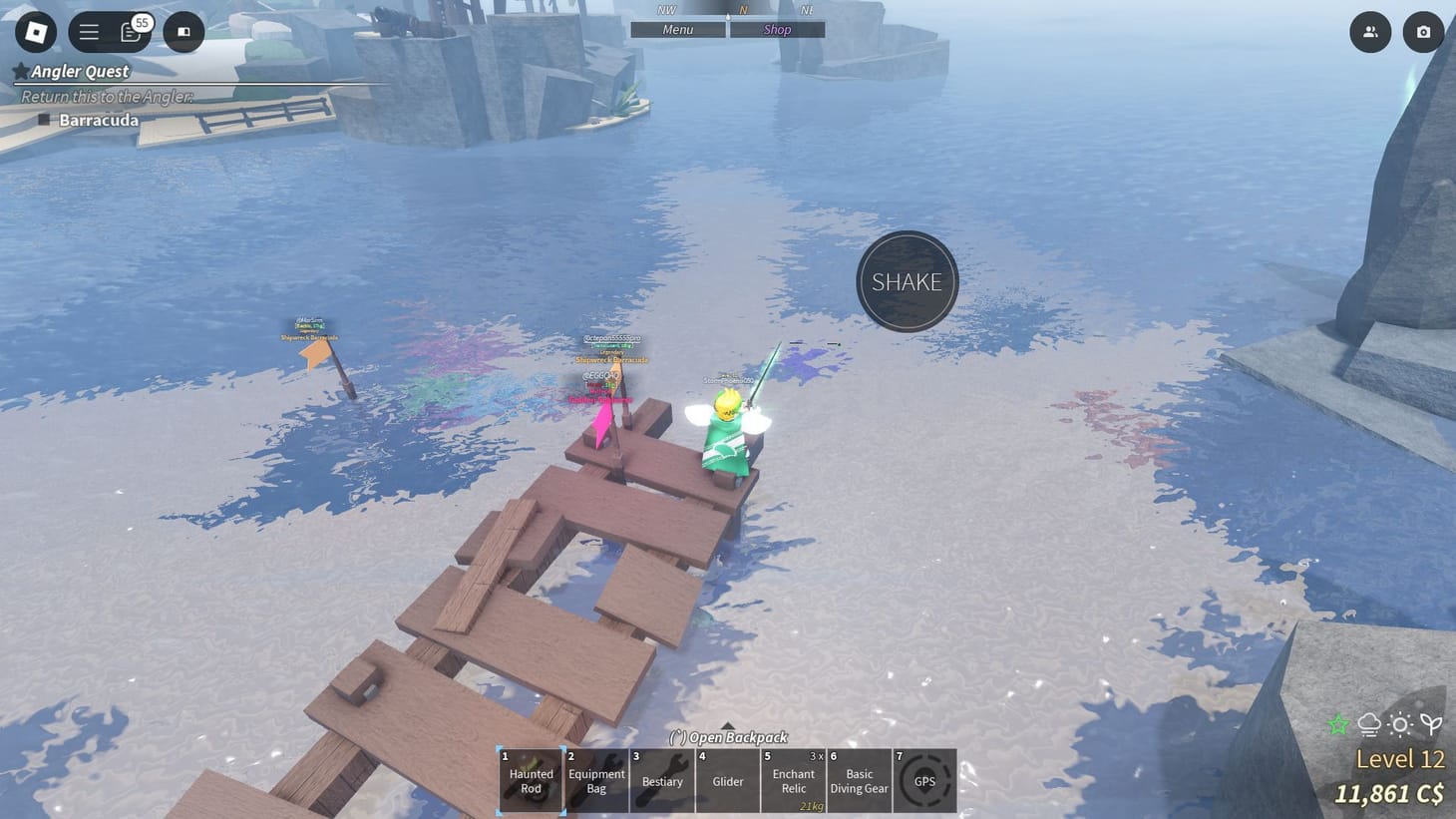Equip the Glider from slot 4
The width and height of the screenshot is (1456, 819).
(727, 780)
